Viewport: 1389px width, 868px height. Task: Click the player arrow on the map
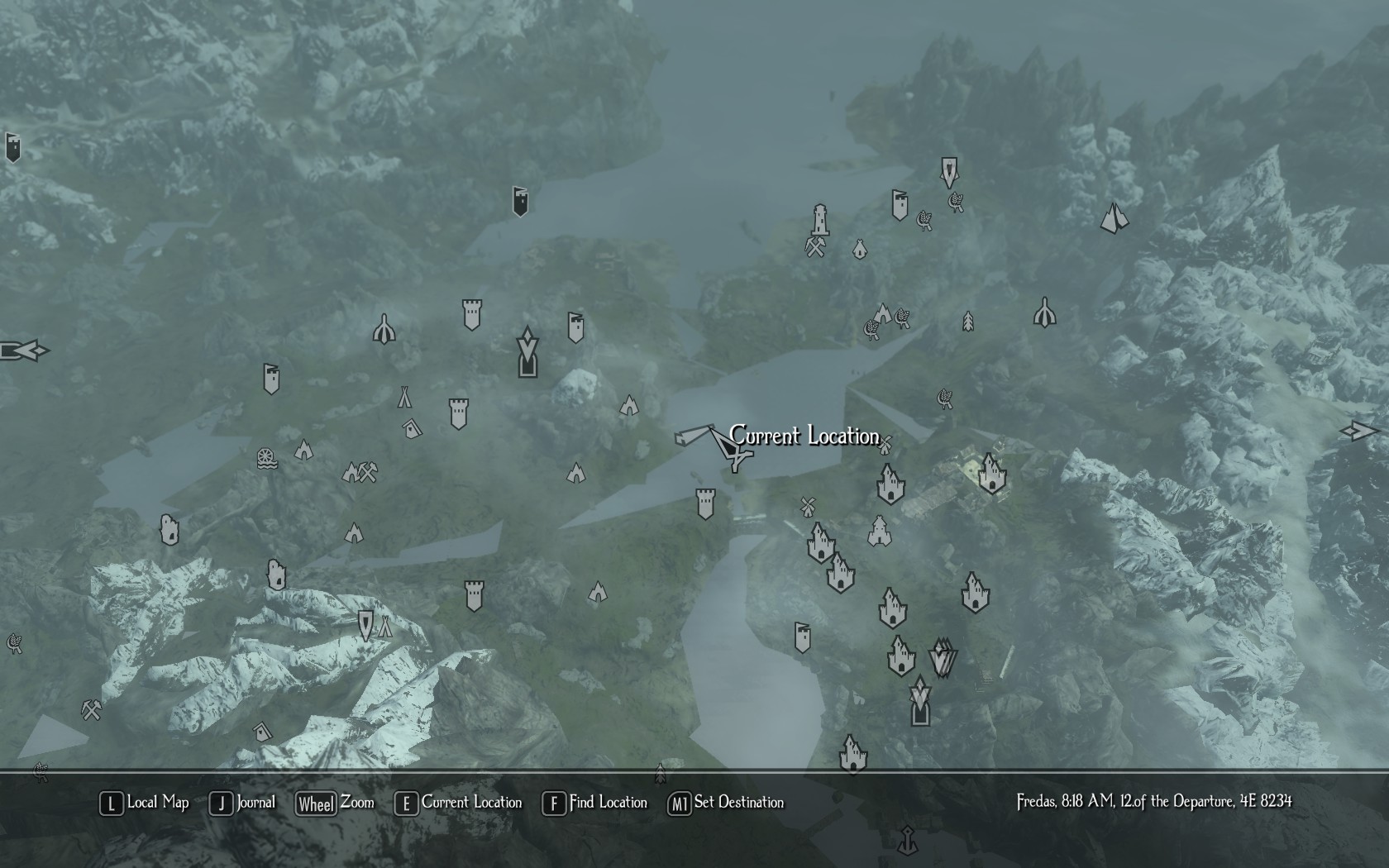point(728,447)
